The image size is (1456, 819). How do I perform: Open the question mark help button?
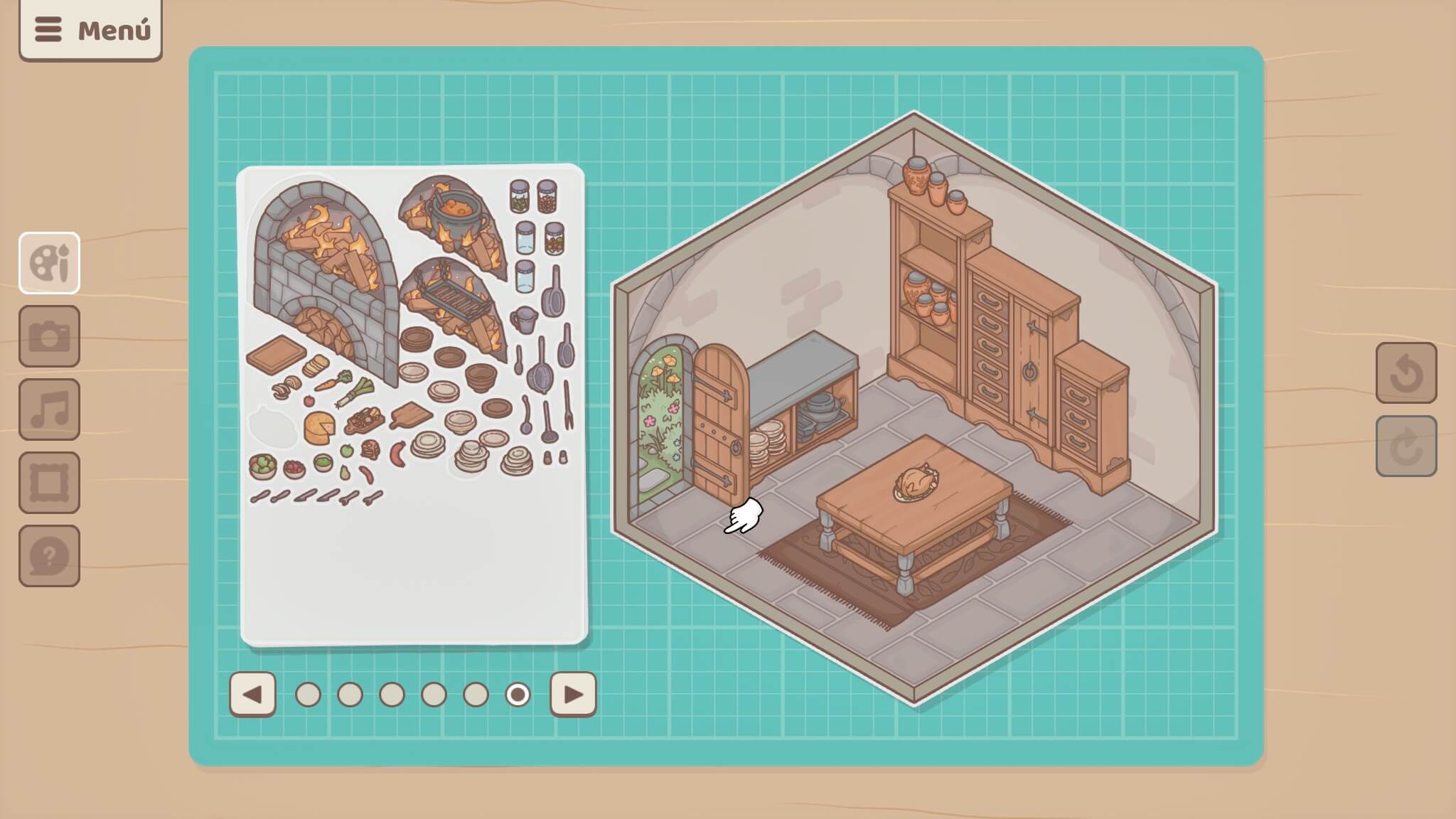click(x=49, y=556)
